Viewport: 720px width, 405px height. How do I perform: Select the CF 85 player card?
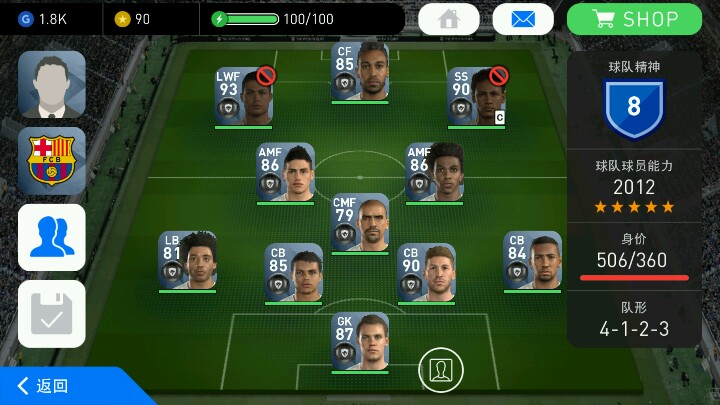(x=360, y=71)
